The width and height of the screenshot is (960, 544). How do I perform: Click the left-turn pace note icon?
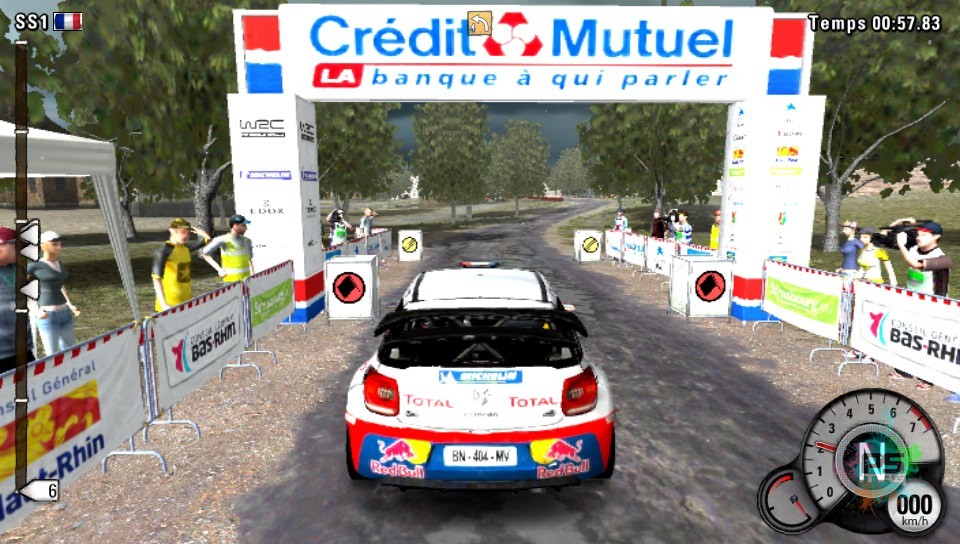pos(479,22)
